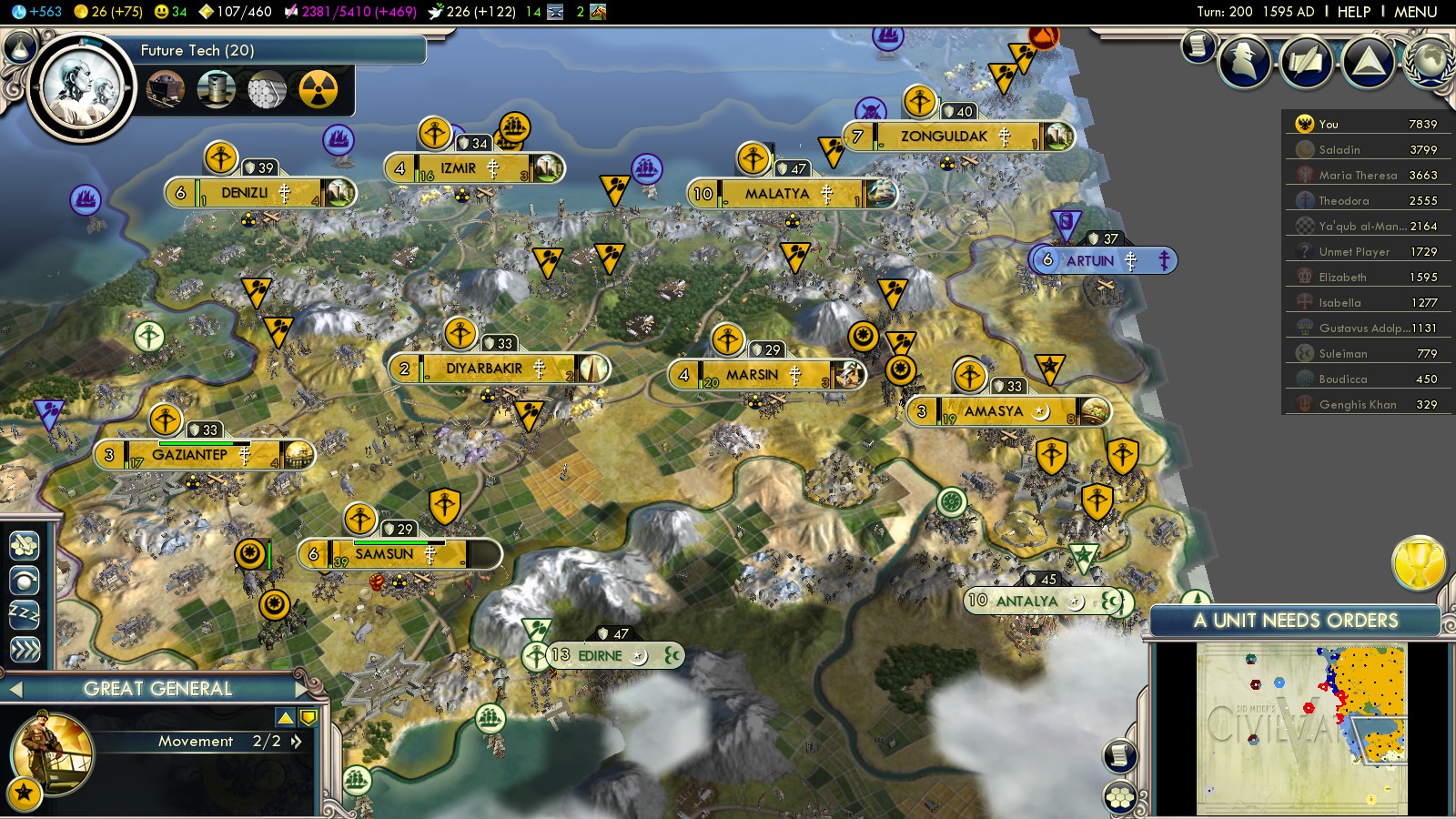Choose the triple-arrow skip turn unit action

pos(25,649)
